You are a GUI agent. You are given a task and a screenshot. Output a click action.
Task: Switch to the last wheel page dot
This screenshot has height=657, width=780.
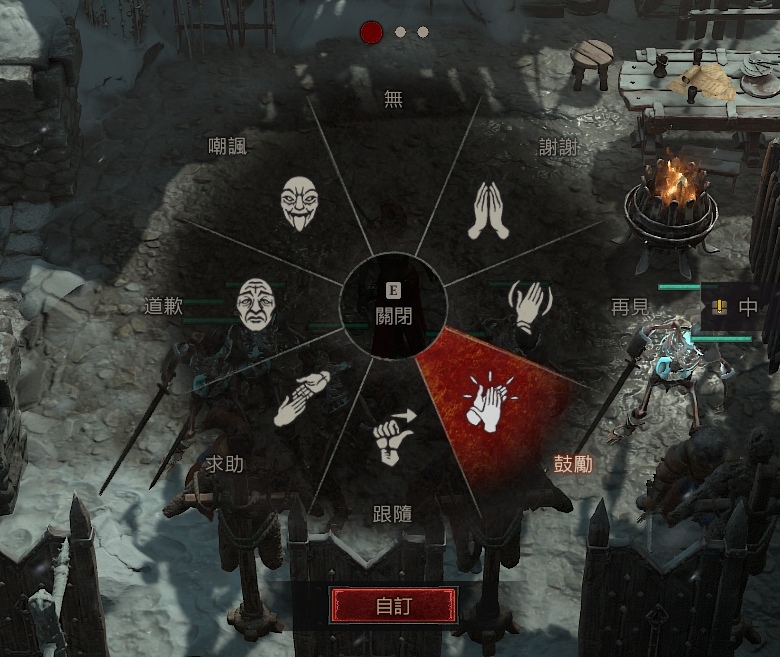tap(423, 32)
